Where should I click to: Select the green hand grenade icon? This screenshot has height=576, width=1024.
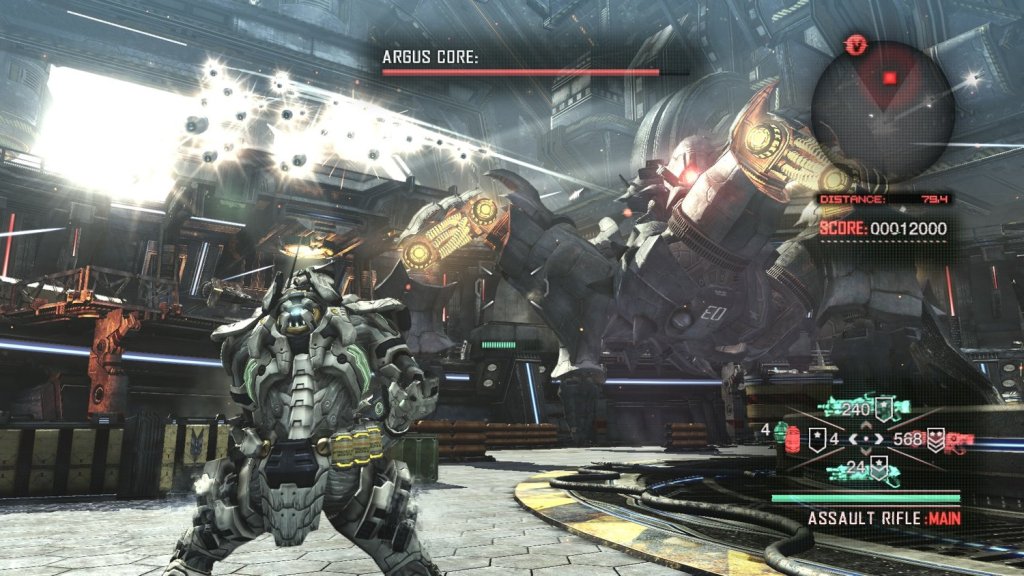[779, 432]
